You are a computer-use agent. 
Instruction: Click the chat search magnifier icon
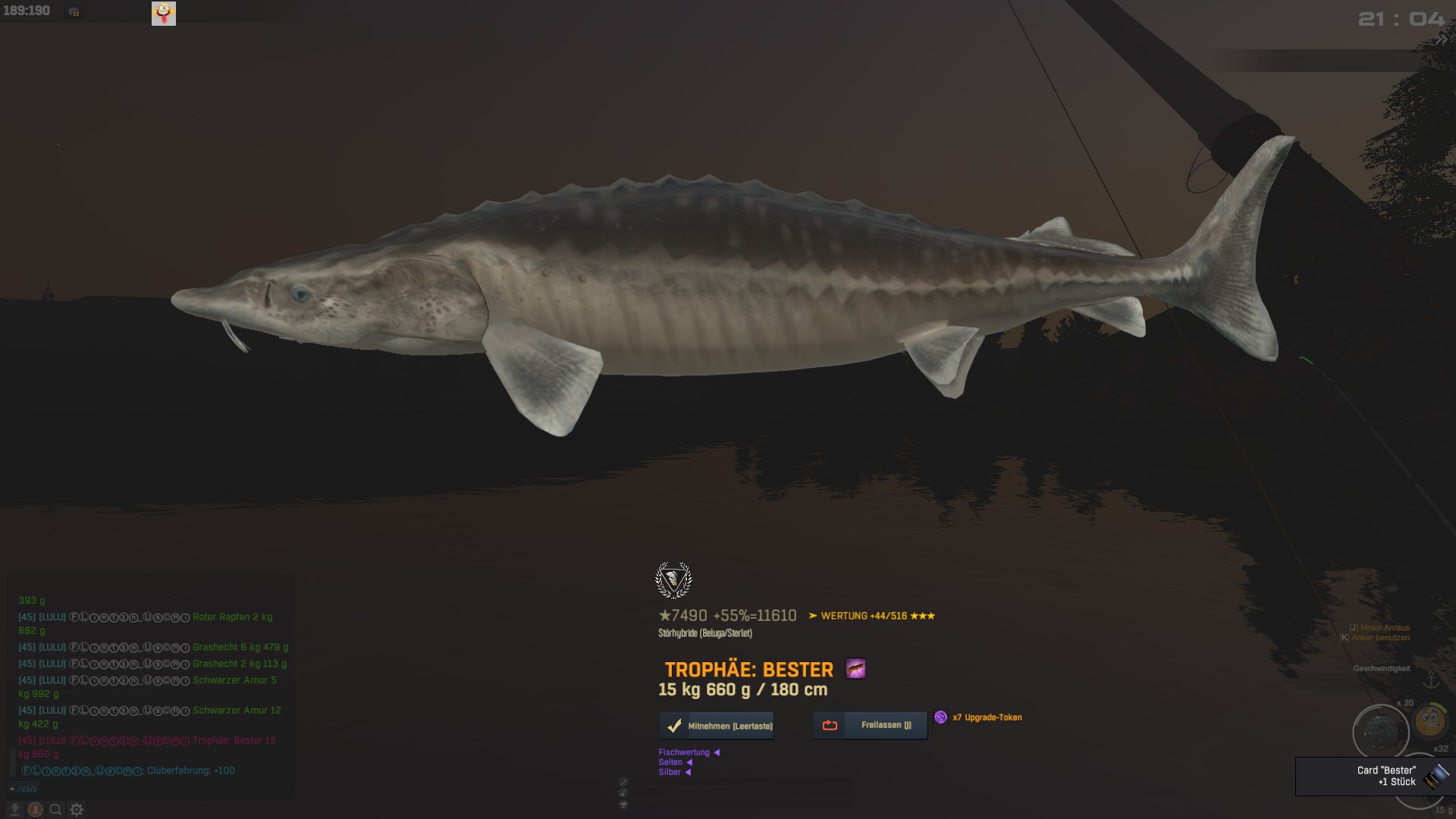pos(55,809)
